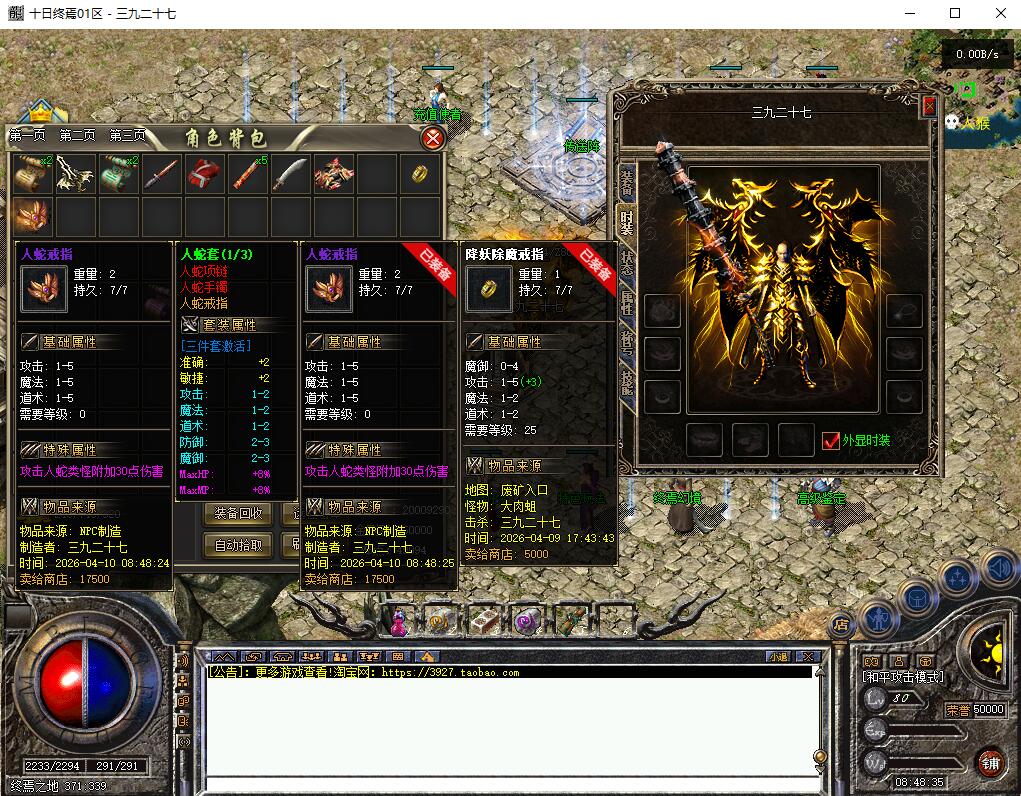This screenshot has height=796, width=1021.
Task: Click the red 铺 button
Action: pos(990,762)
